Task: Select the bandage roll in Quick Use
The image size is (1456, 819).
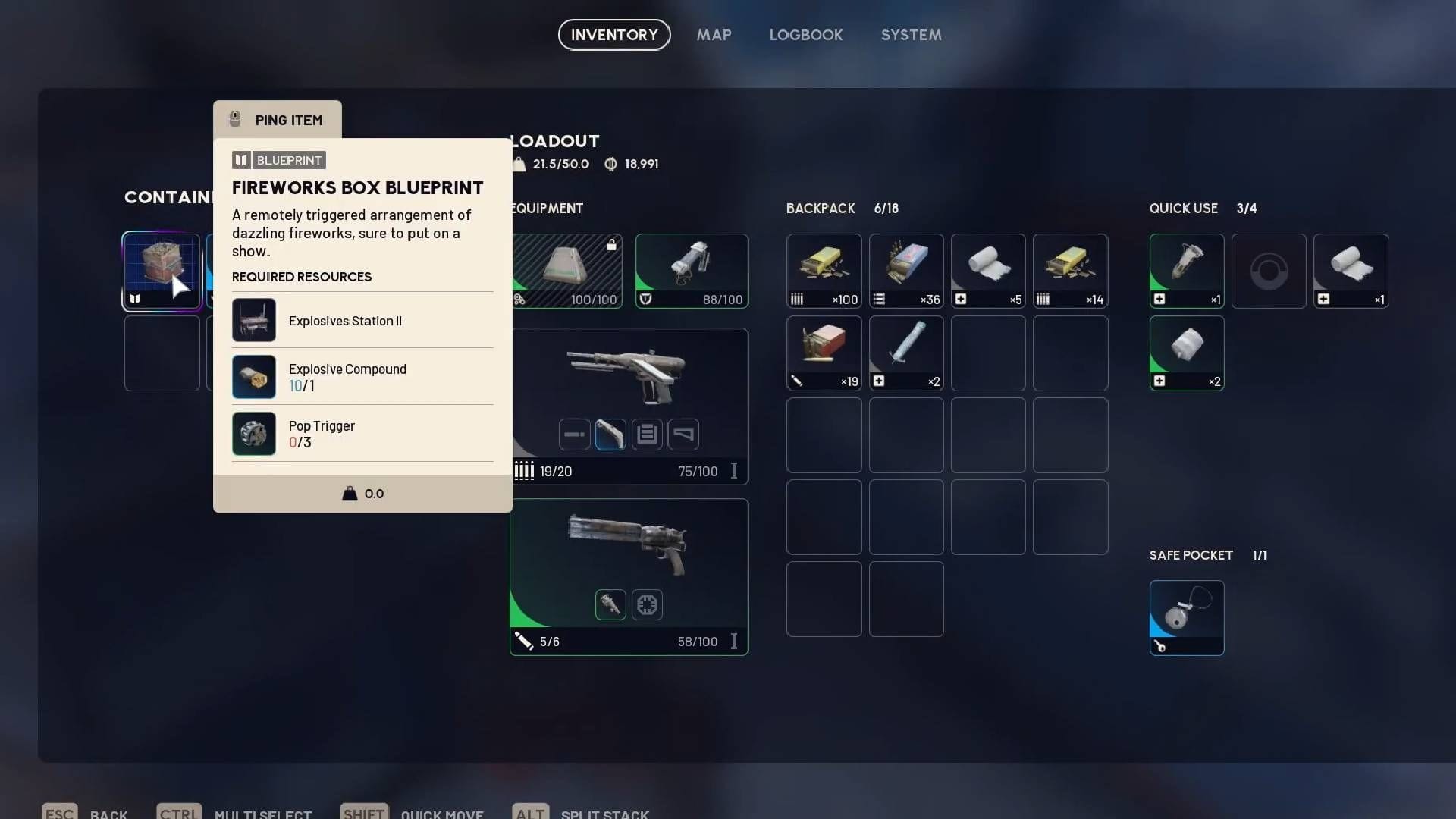Action: point(1351,269)
